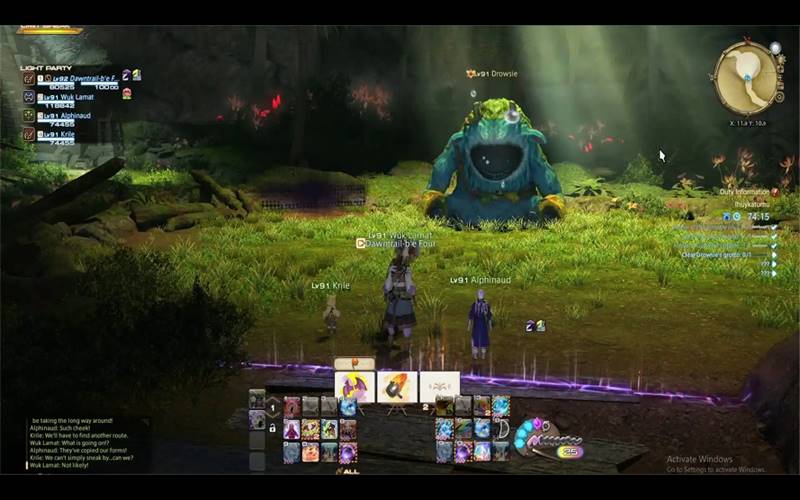The height and width of the screenshot is (500, 800).
Task: Open the Duty Information panel
Action: coord(744,192)
